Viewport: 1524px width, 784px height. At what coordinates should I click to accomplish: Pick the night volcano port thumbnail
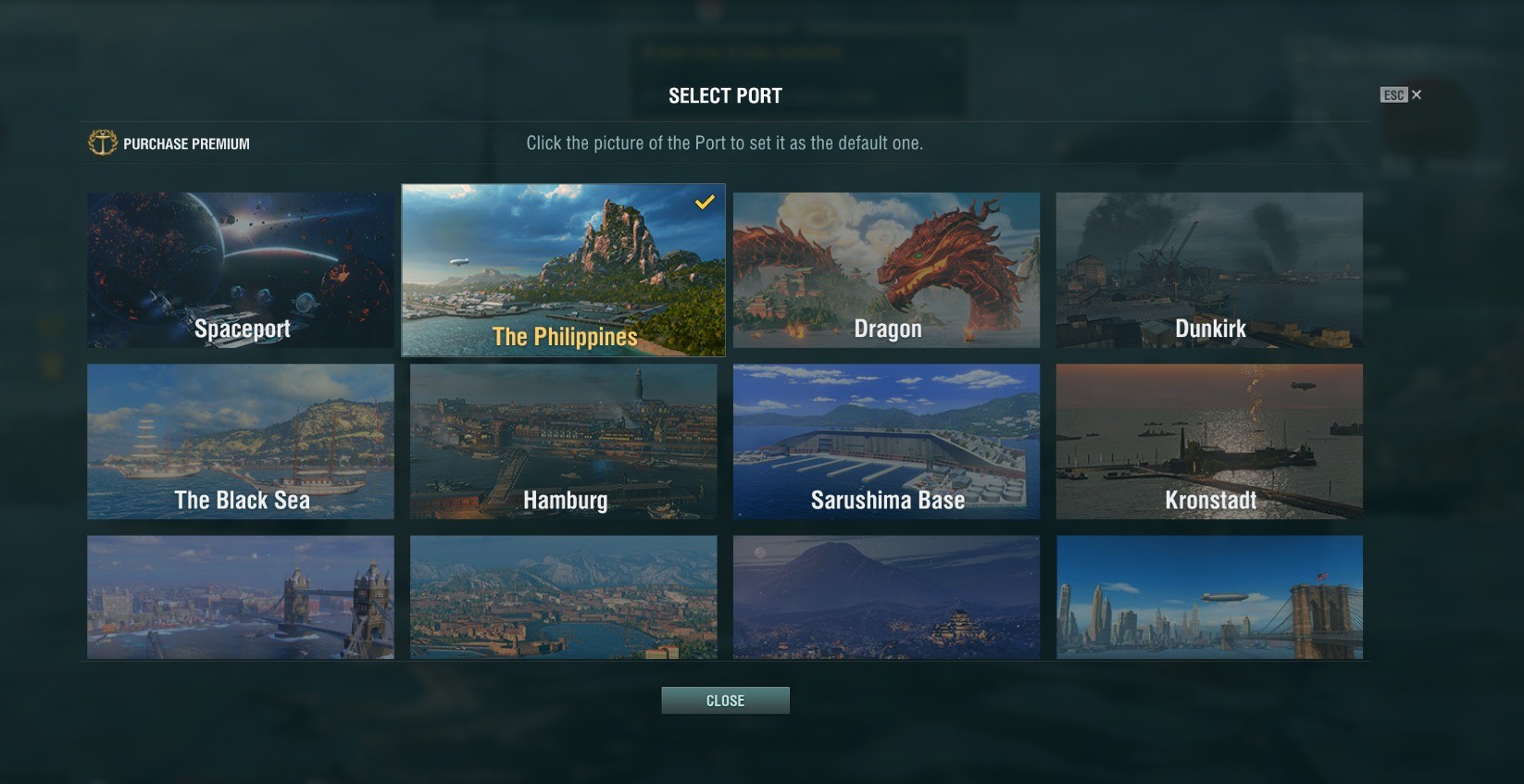point(886,597)
